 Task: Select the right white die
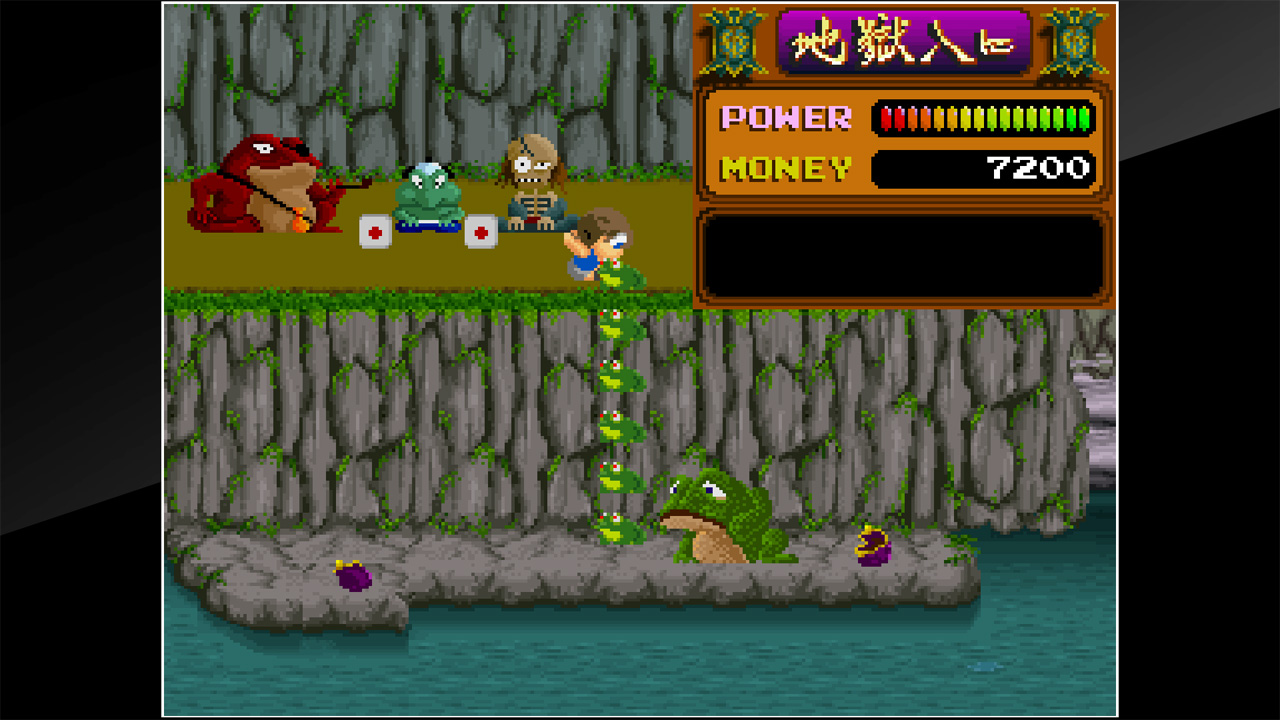483,230
